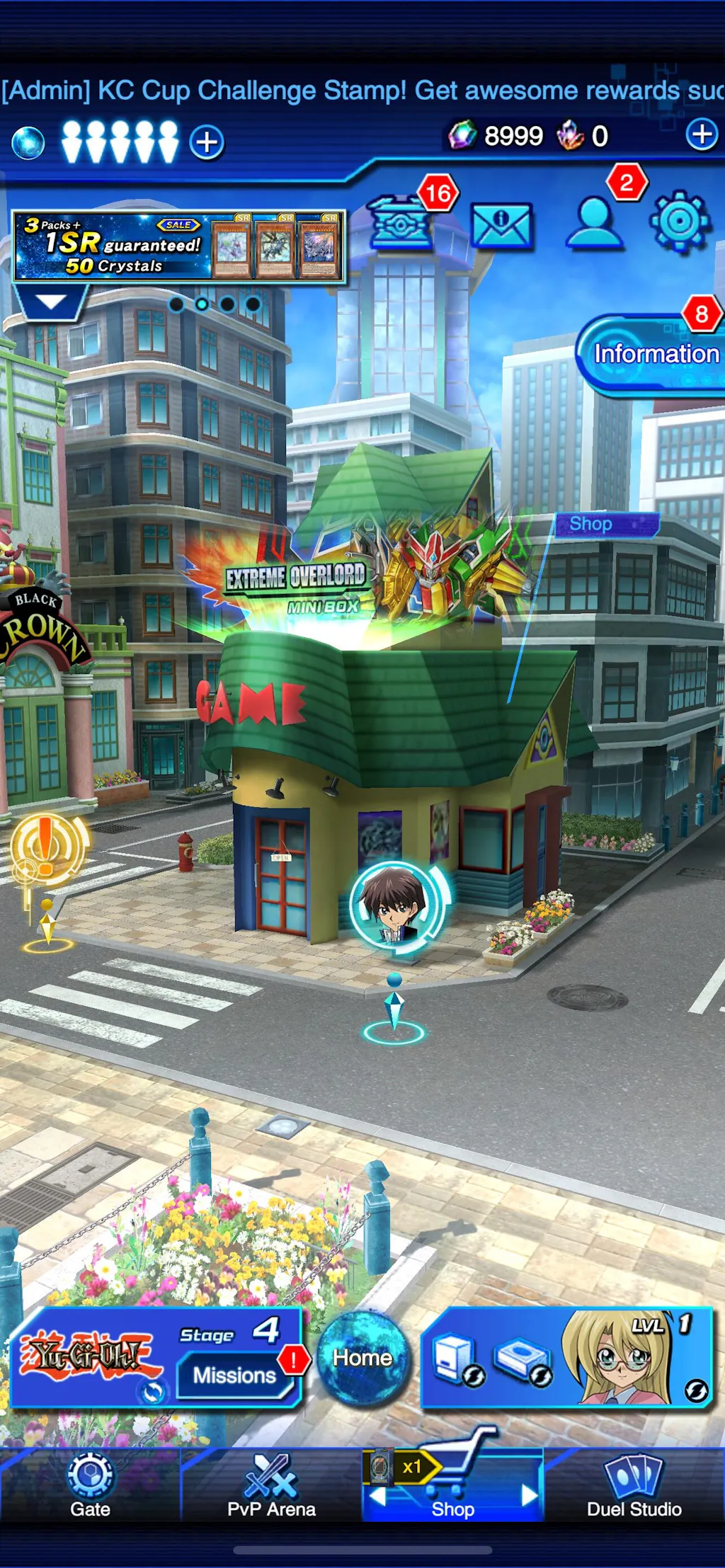View the friends profile icon
725x1568 pixels.
click(595, 223)
